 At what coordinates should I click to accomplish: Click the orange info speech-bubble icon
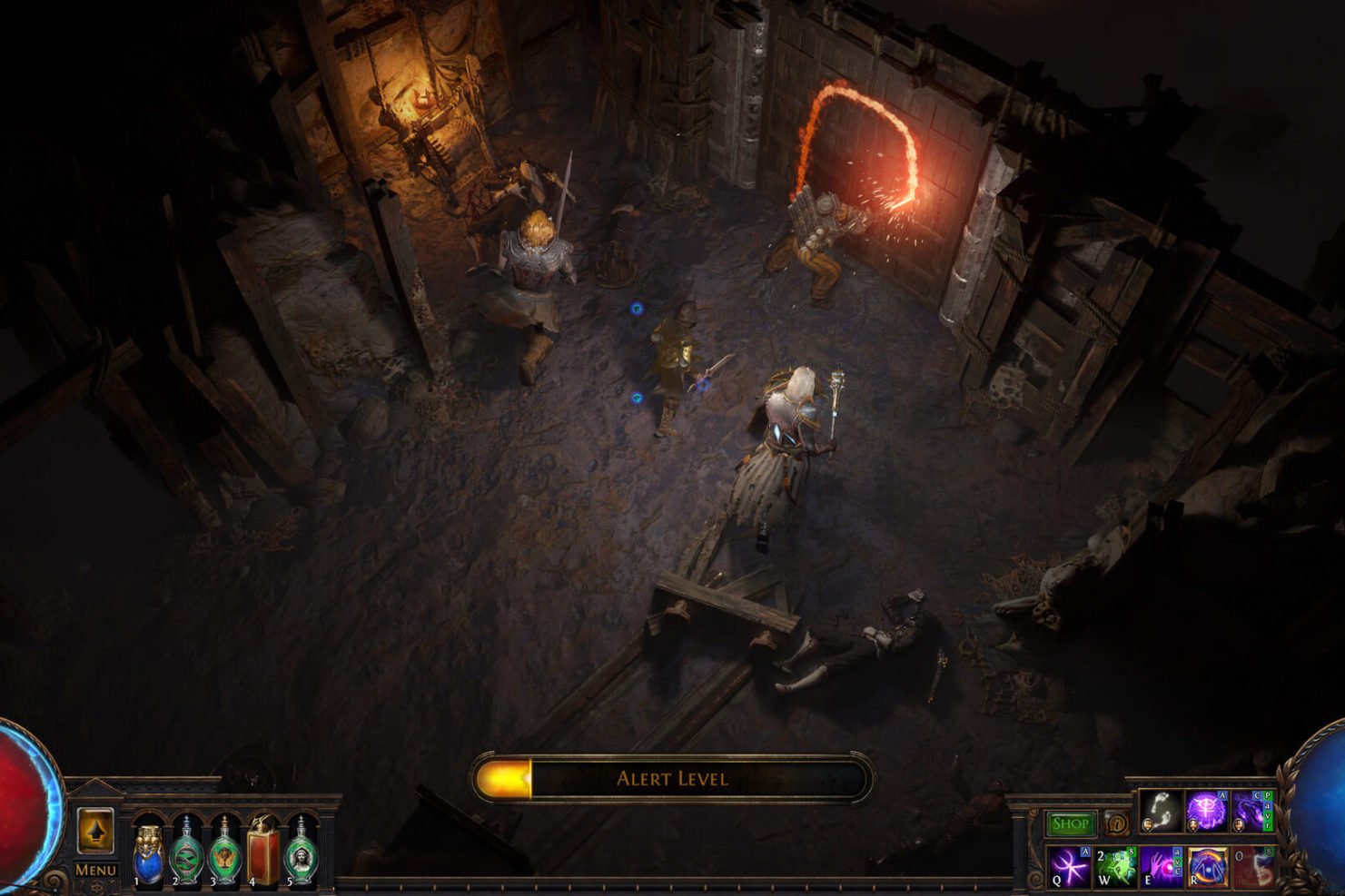1117,823
